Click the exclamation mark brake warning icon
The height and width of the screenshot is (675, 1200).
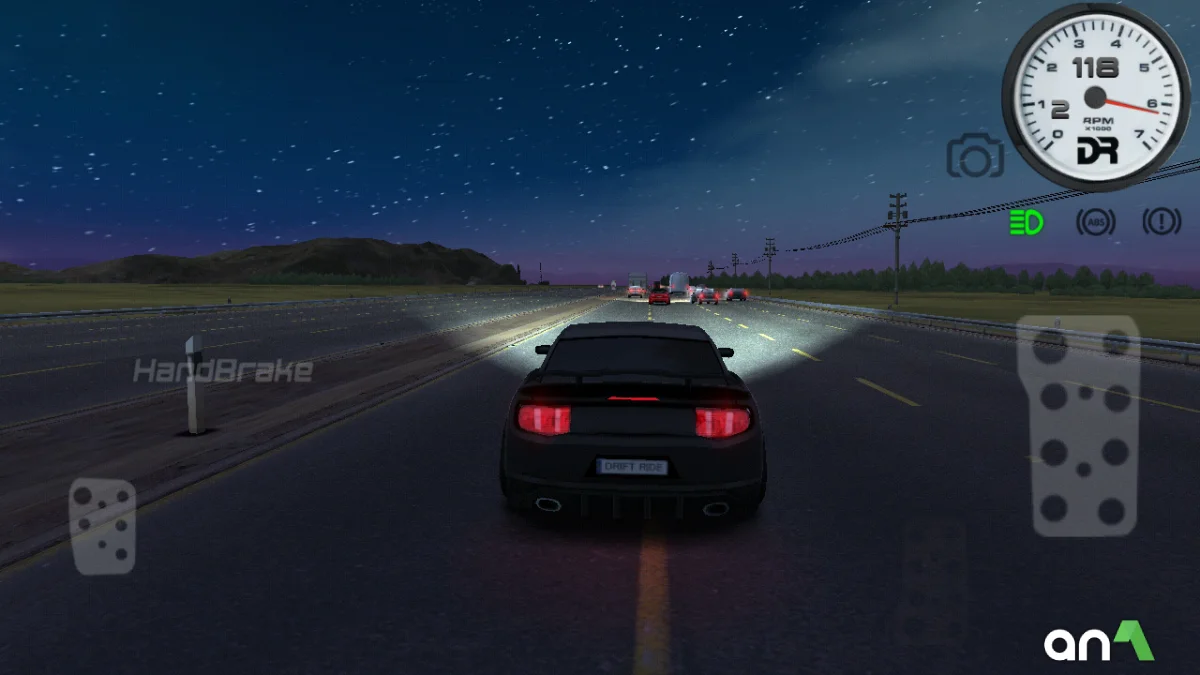[1162, 222]
